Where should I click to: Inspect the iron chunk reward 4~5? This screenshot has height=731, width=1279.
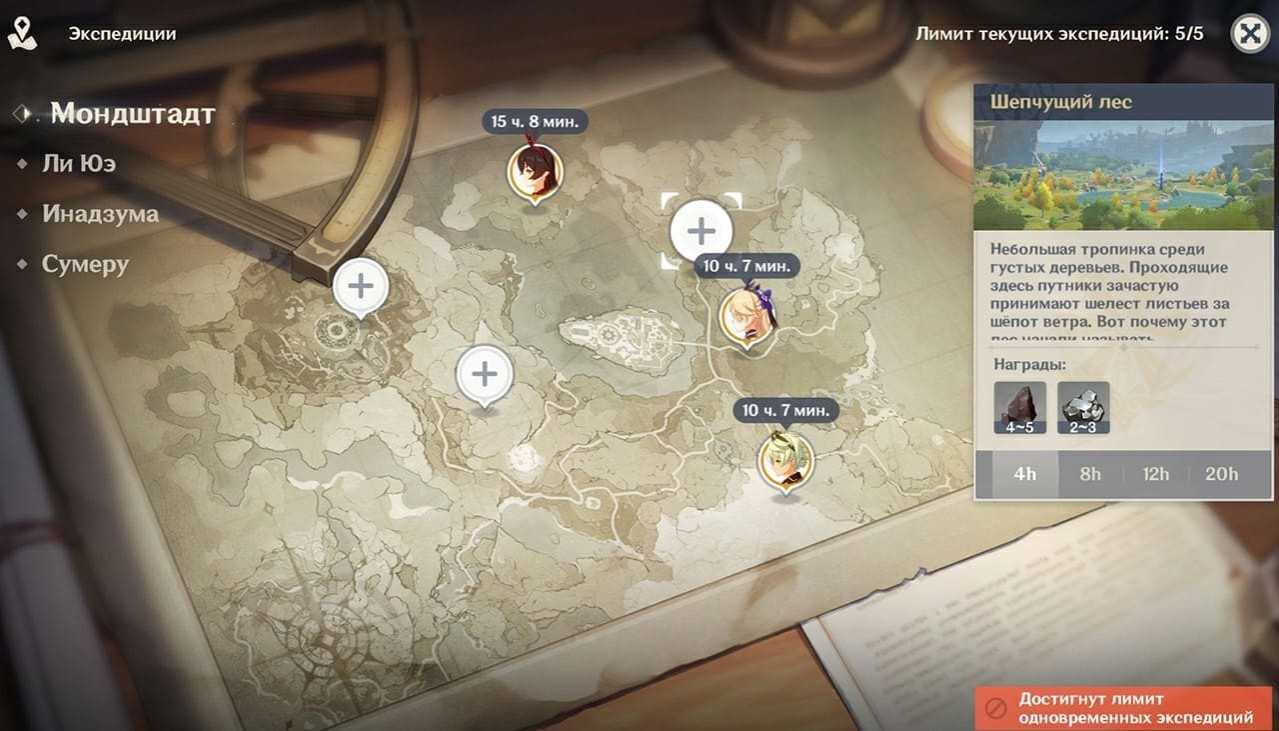click(1020, 407)
